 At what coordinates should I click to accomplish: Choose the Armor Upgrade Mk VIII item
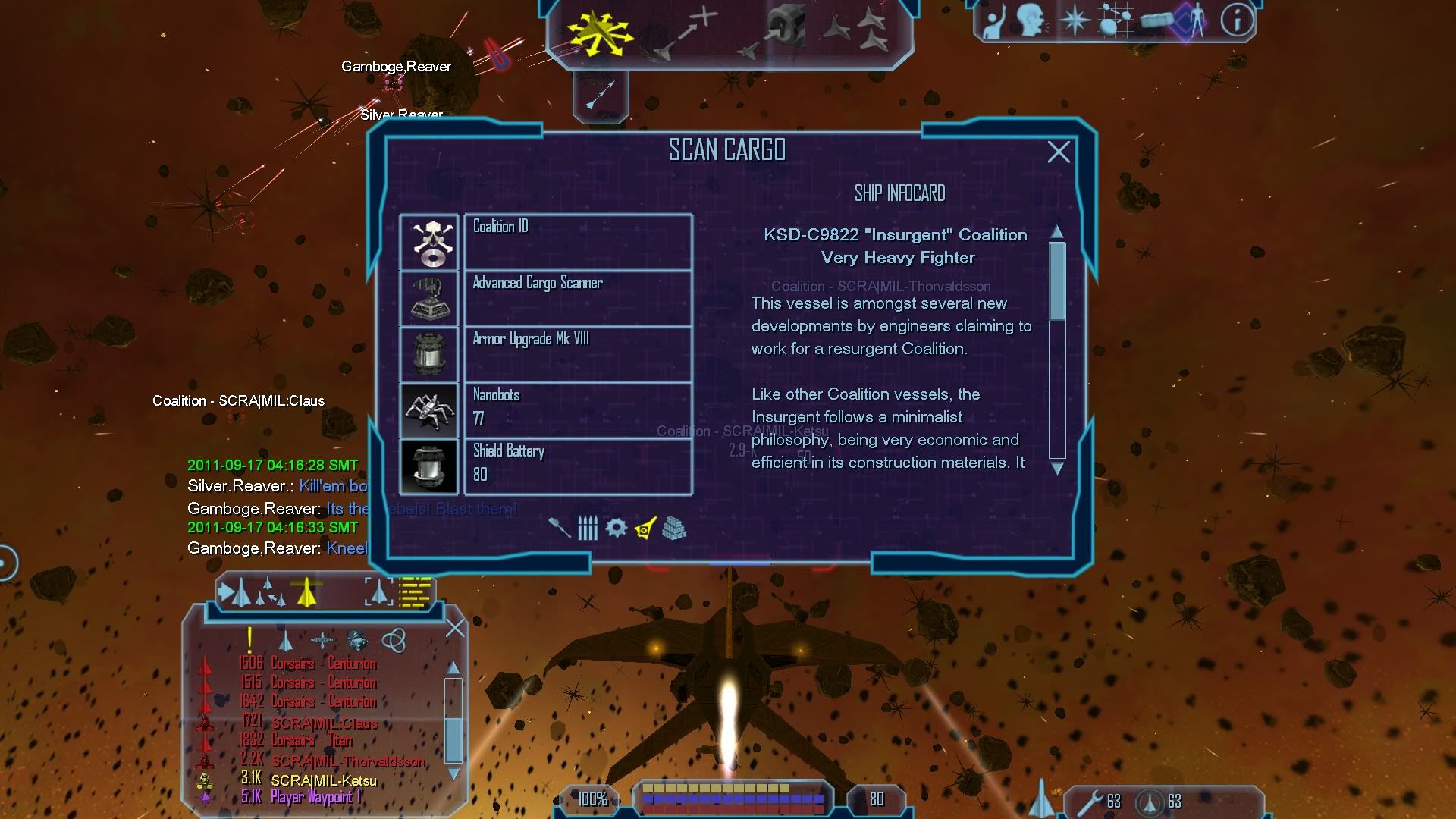click(x=576, y=354)
